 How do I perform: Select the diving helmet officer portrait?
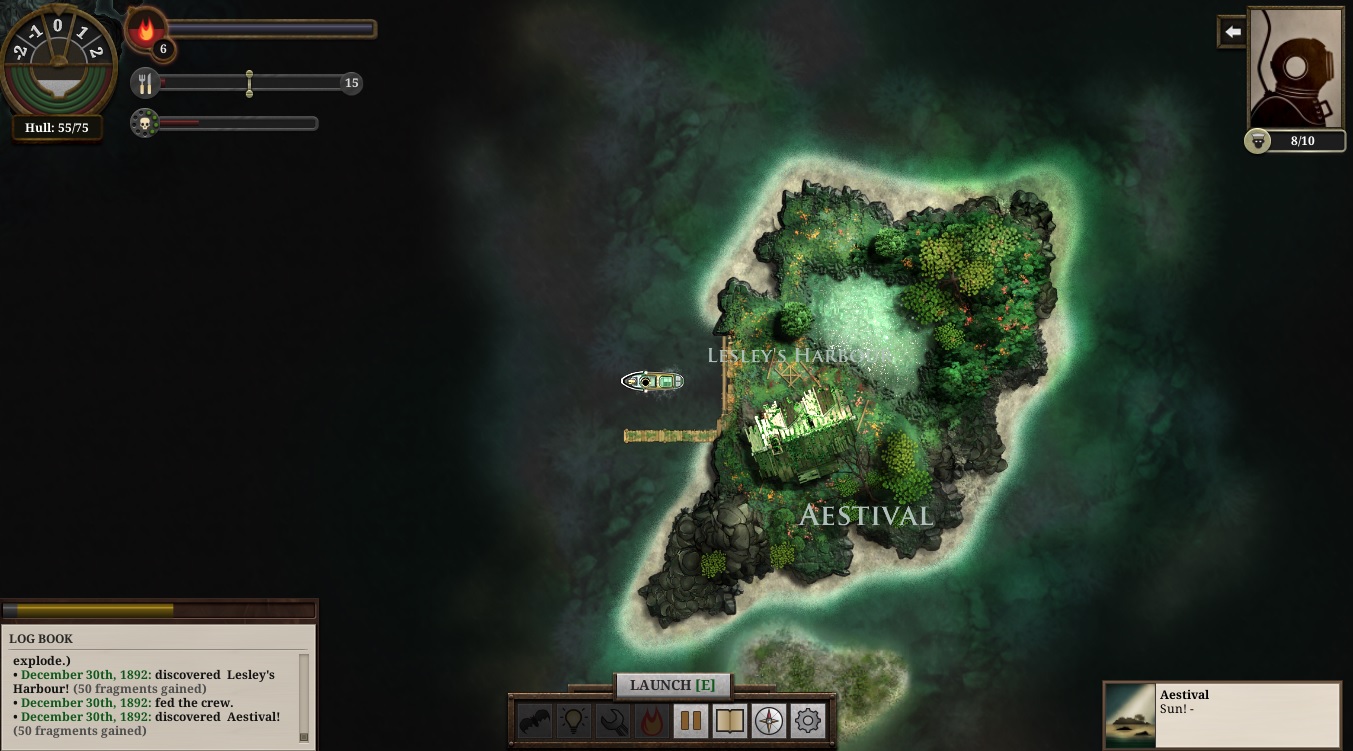(x=1295, y=66)
